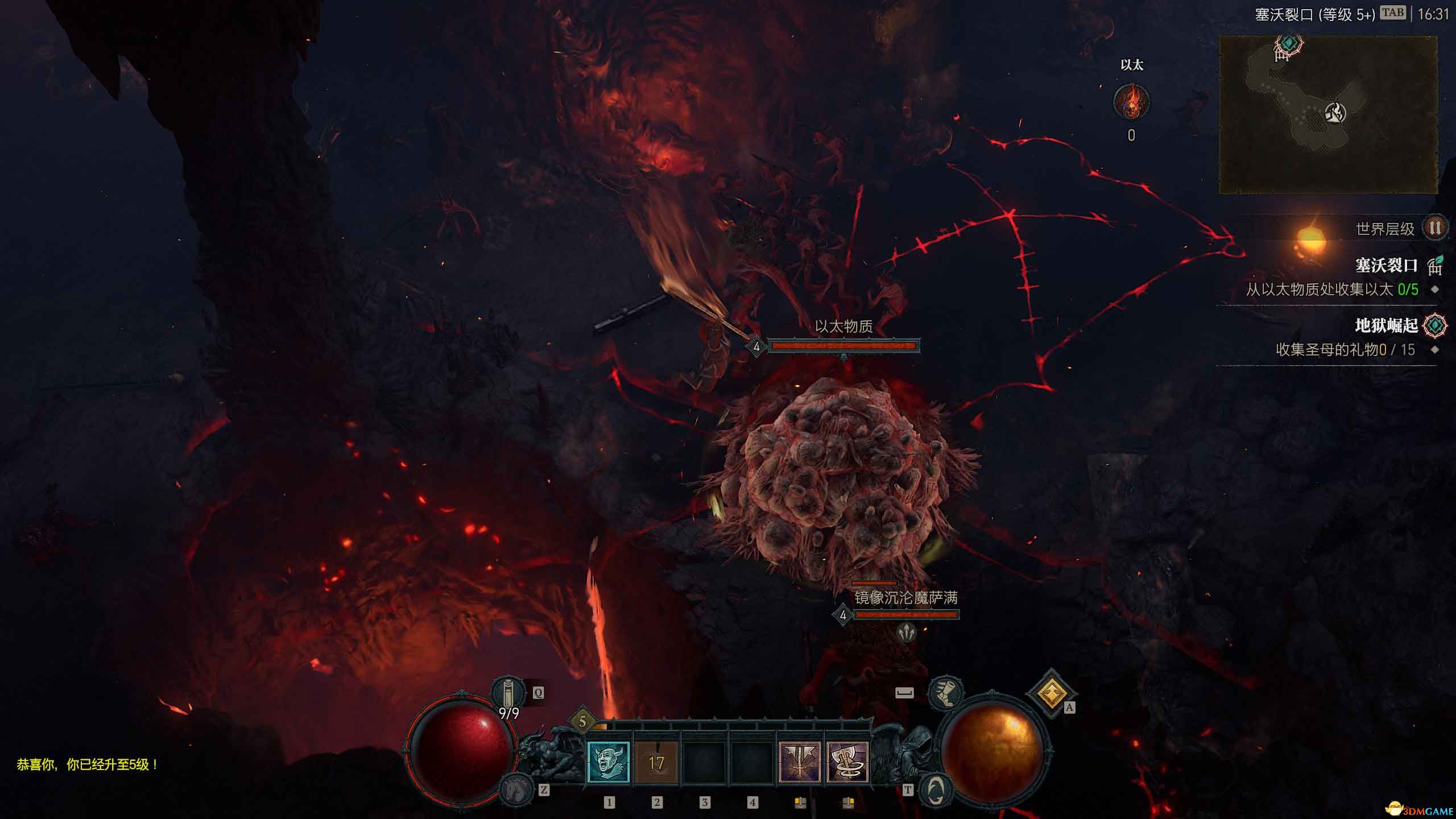Select the 地狱崛起 quest tracker entry
This screenshot has width=1456, height=819.
[1387, 325]
